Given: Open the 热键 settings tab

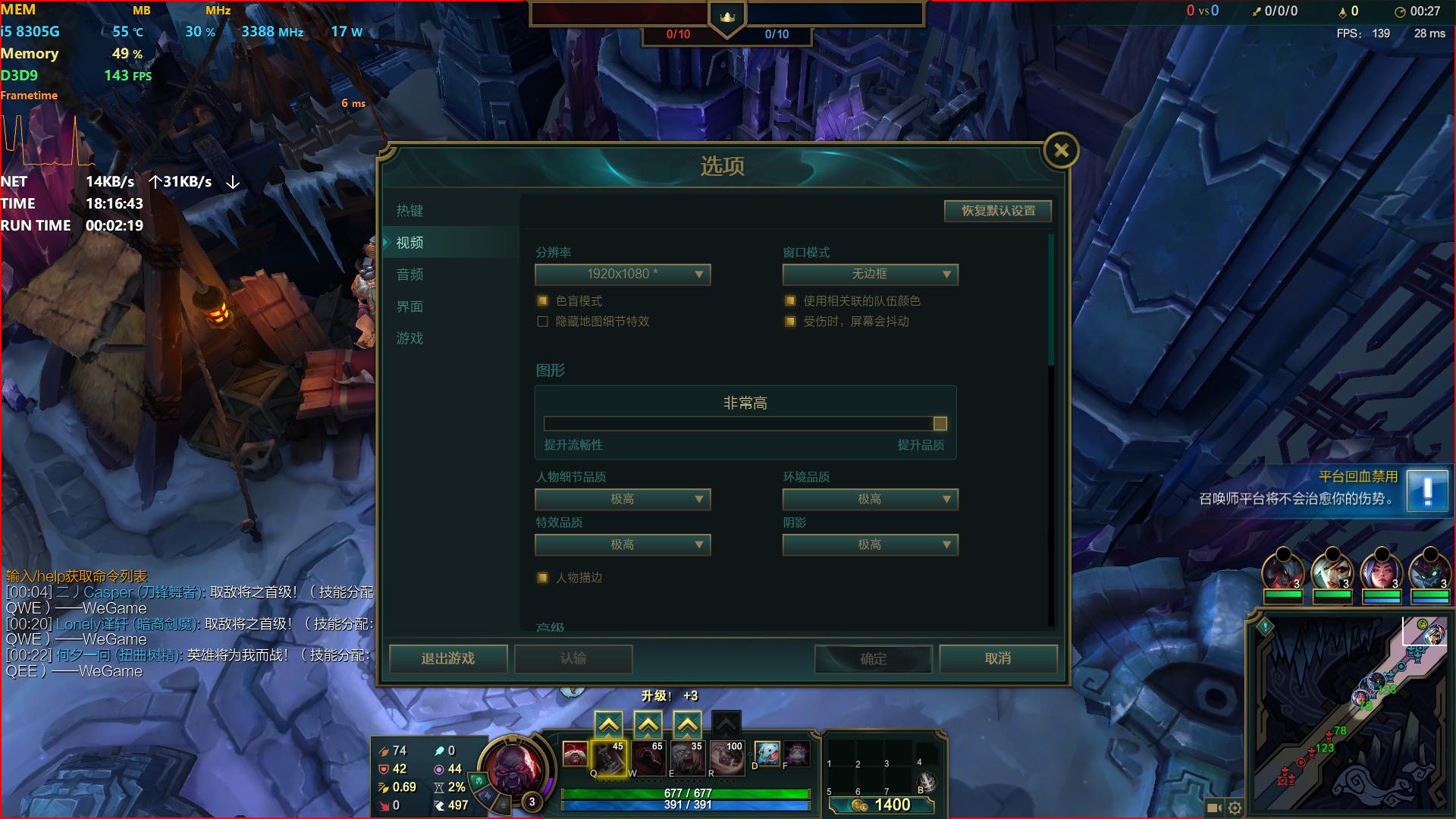Looking at the screenshot, I should point(408,211).
